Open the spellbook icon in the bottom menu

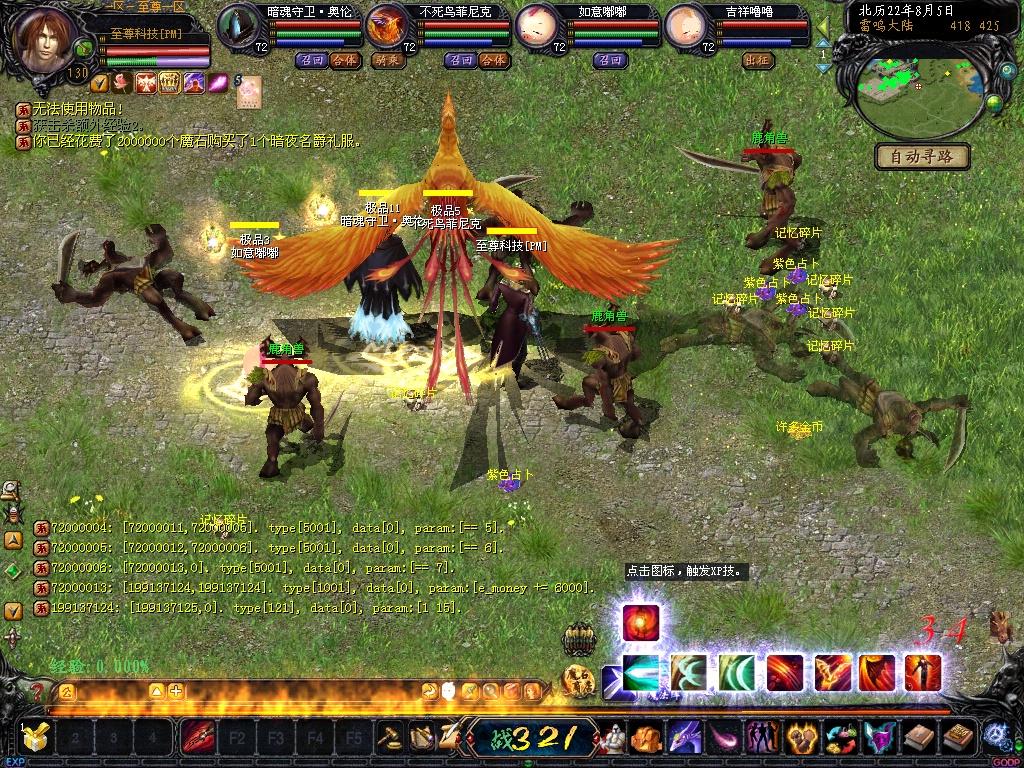(959, 738)
